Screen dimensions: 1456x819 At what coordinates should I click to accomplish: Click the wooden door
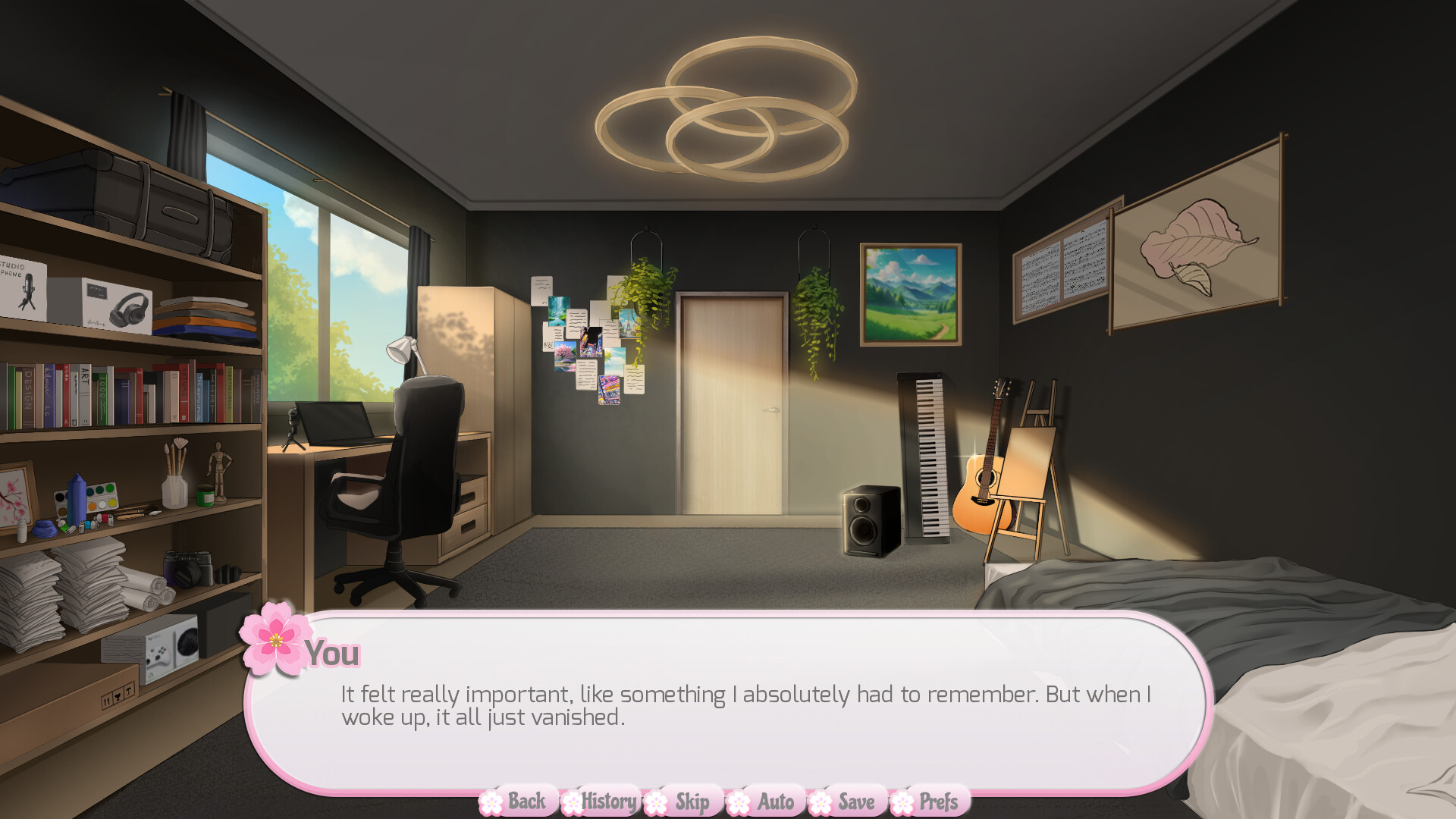point(732,402)
